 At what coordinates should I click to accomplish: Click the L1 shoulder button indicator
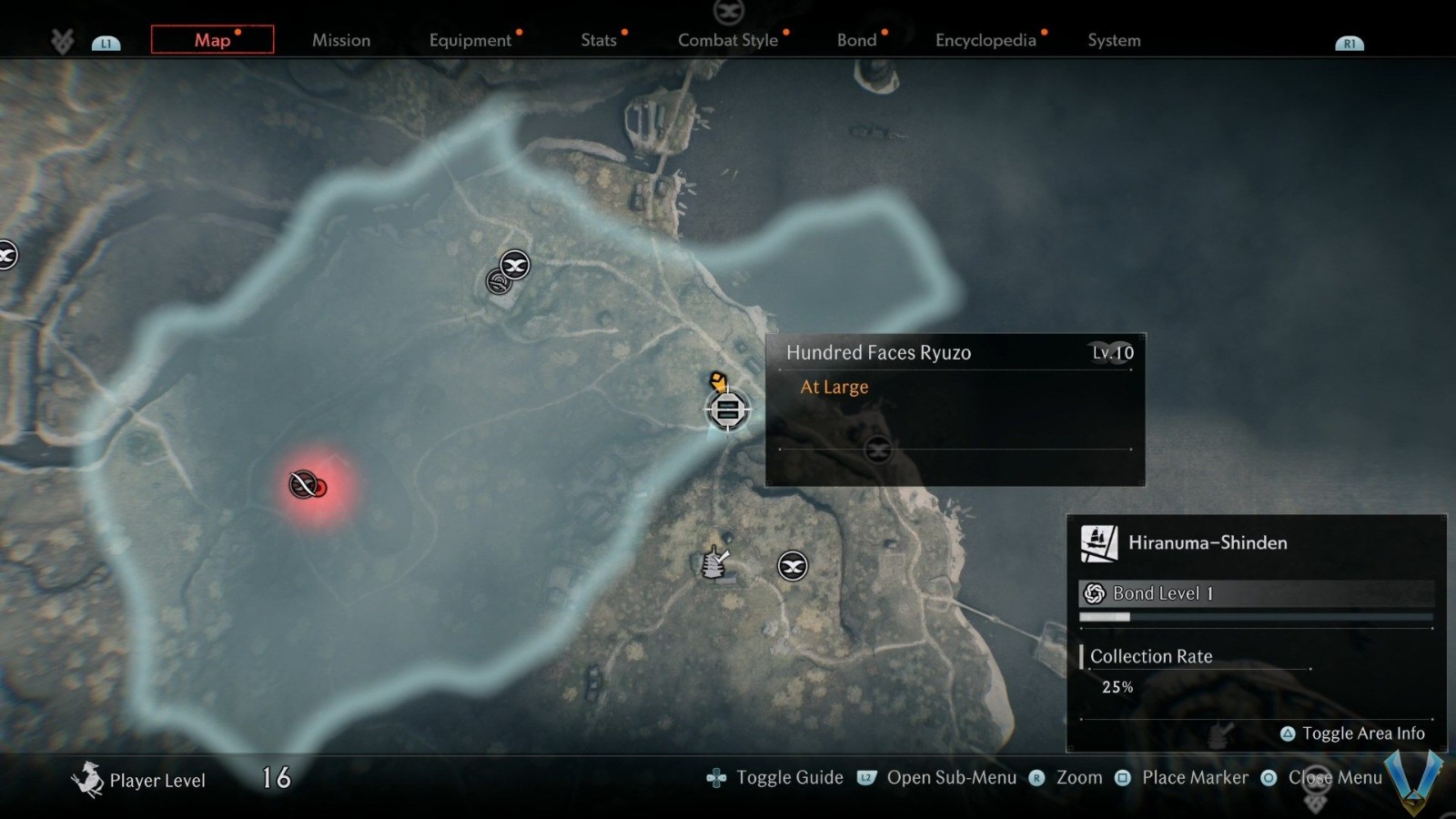point(106,41)
